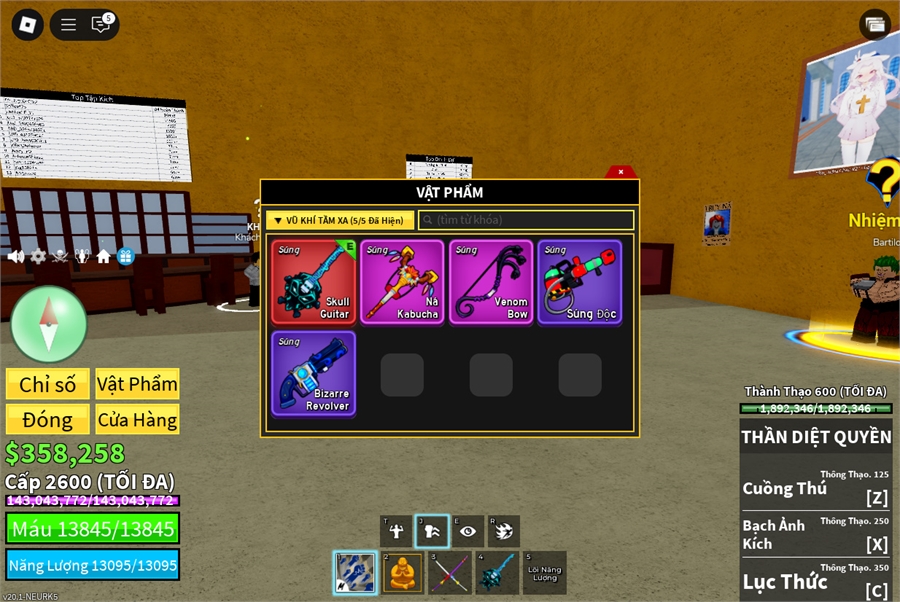The width and height of the screenshot is (900, 602).
Task: Click the blue gift box icon
Action: point(126,256)
